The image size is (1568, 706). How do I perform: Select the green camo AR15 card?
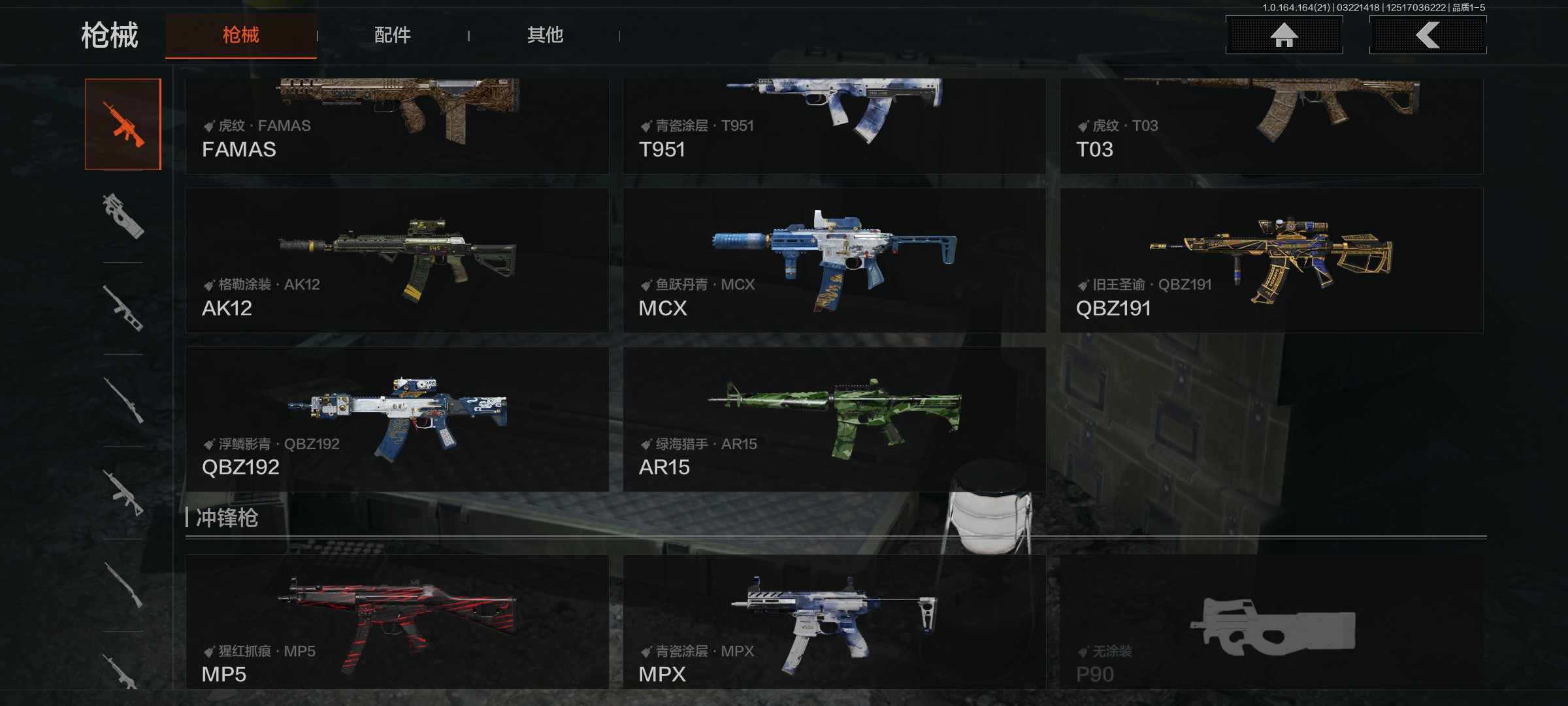click(x=834, y=419)
